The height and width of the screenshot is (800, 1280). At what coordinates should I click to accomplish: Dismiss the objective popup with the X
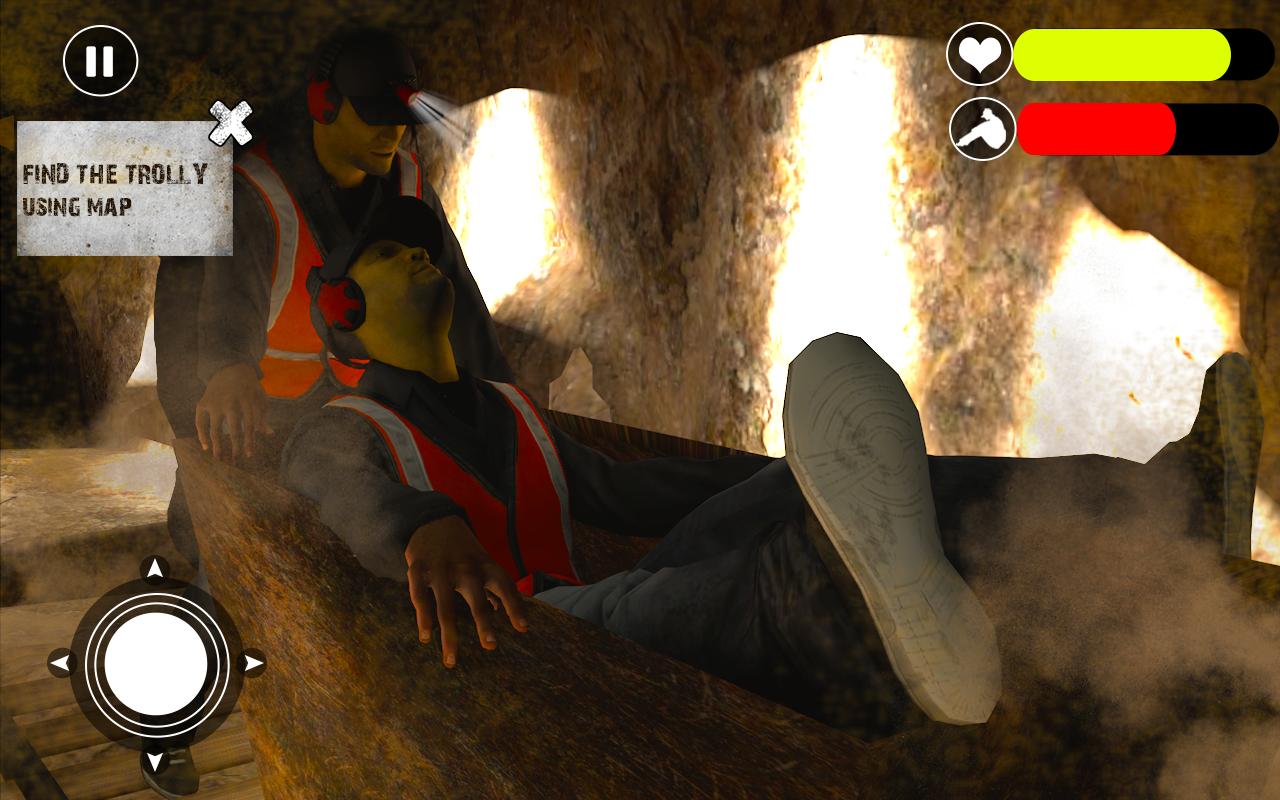[231, 124]
